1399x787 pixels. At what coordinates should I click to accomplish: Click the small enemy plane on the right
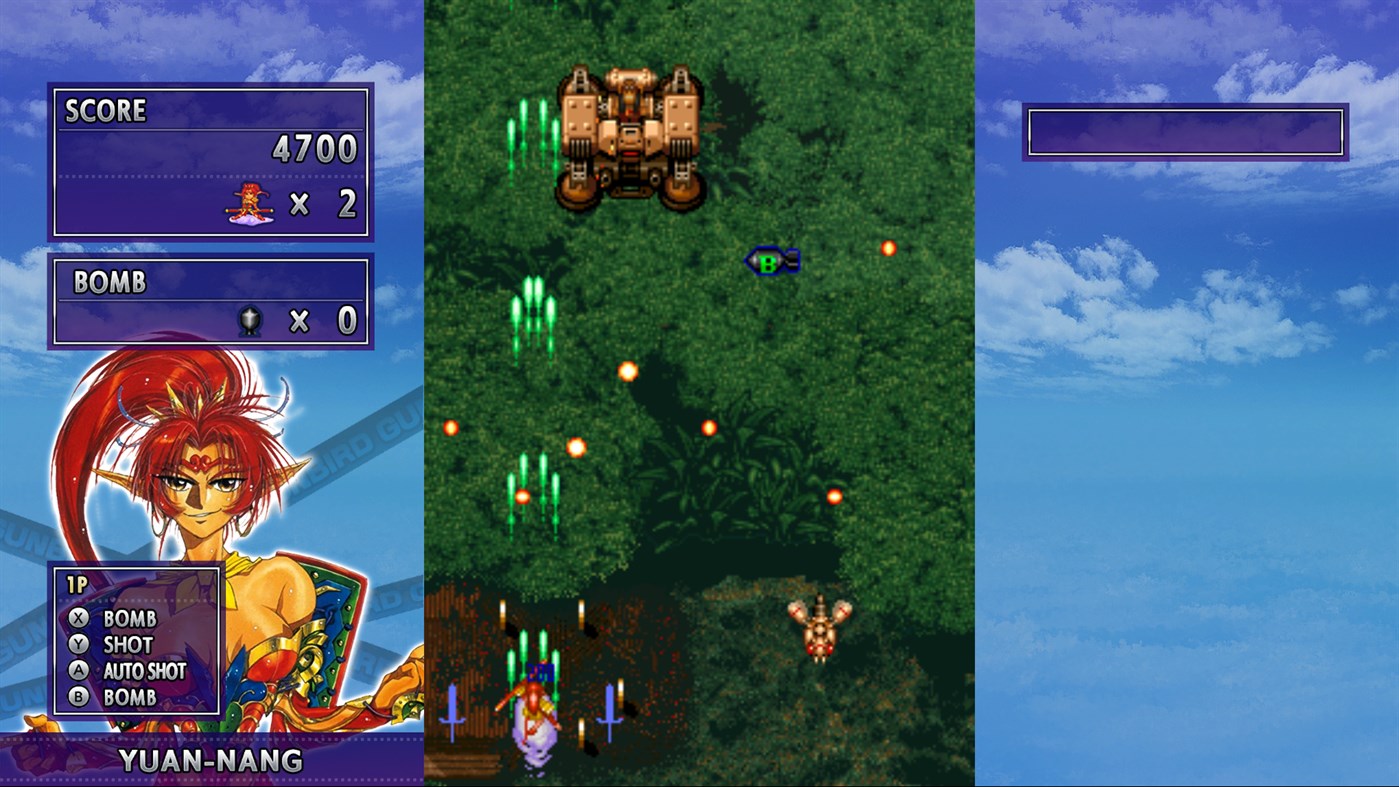tap(821, 629)
